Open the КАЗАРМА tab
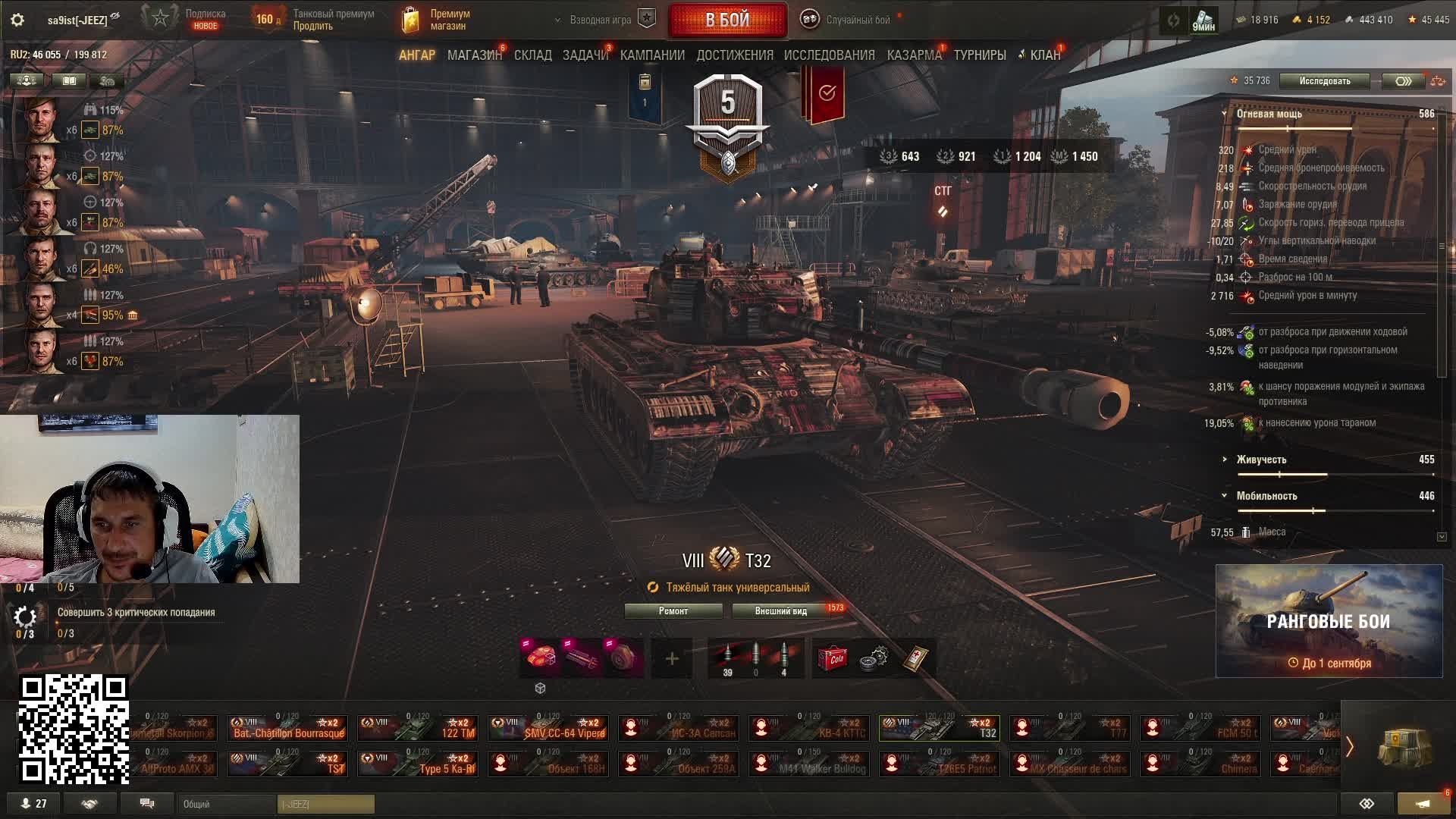 pos(914,55)
